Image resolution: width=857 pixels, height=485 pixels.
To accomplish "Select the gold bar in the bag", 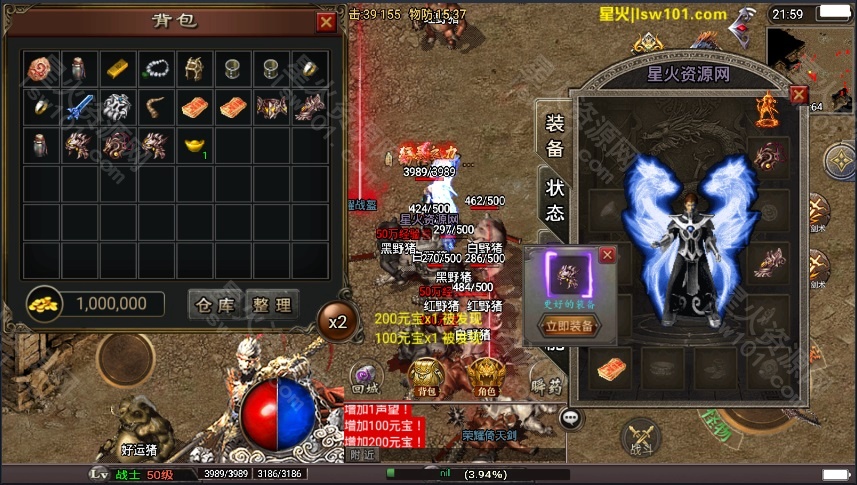I will click(118, 68).
